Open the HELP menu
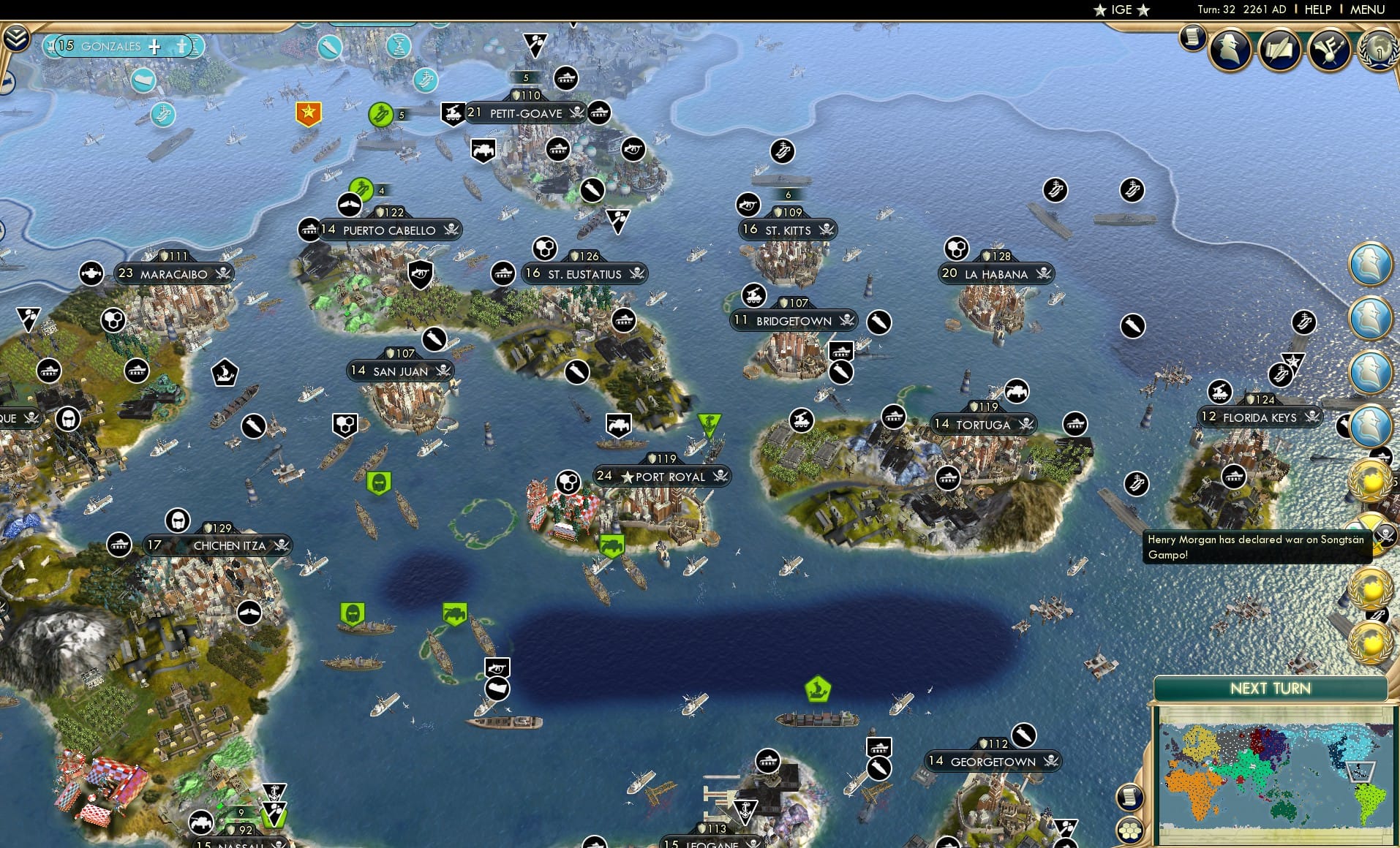Image resolution: width=1400 pixels, height=848 pixels. pyautogui.click(x=1317, y=10)
